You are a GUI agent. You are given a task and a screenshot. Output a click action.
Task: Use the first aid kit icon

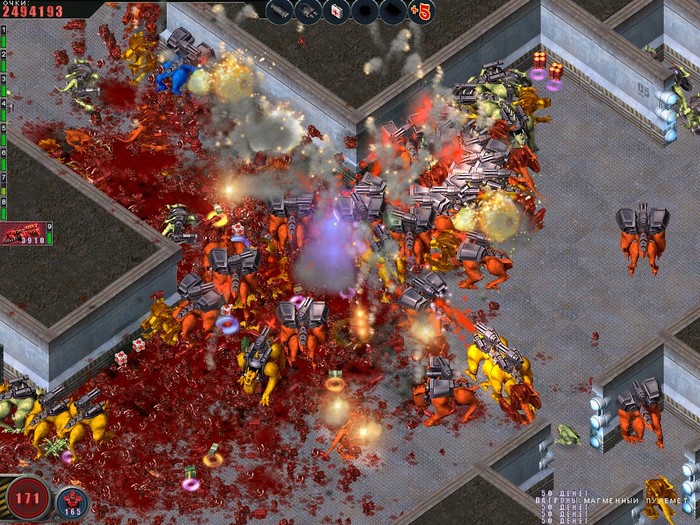(336, 11)
